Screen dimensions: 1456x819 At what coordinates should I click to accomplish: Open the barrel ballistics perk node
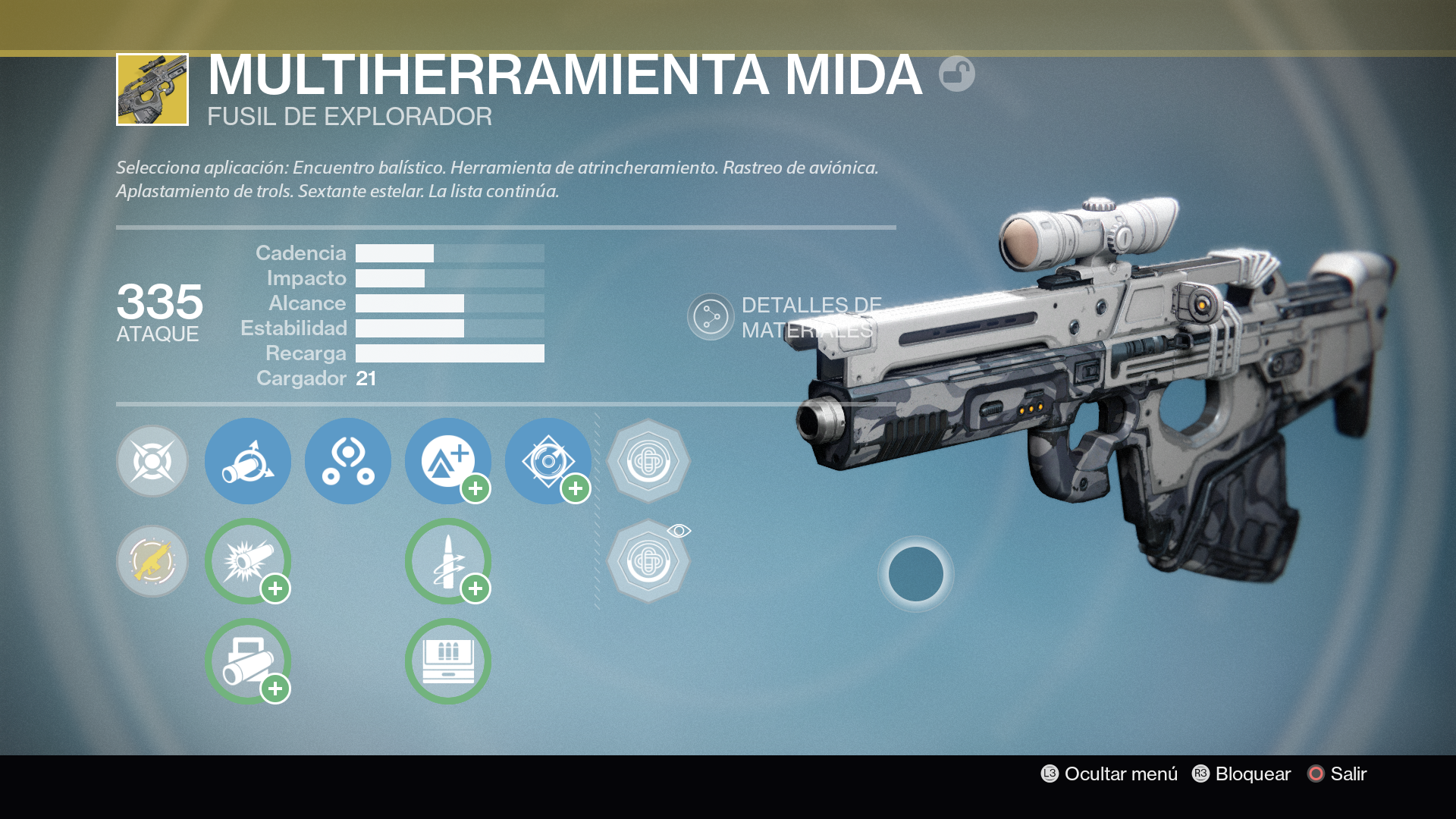tap(248, 461)
